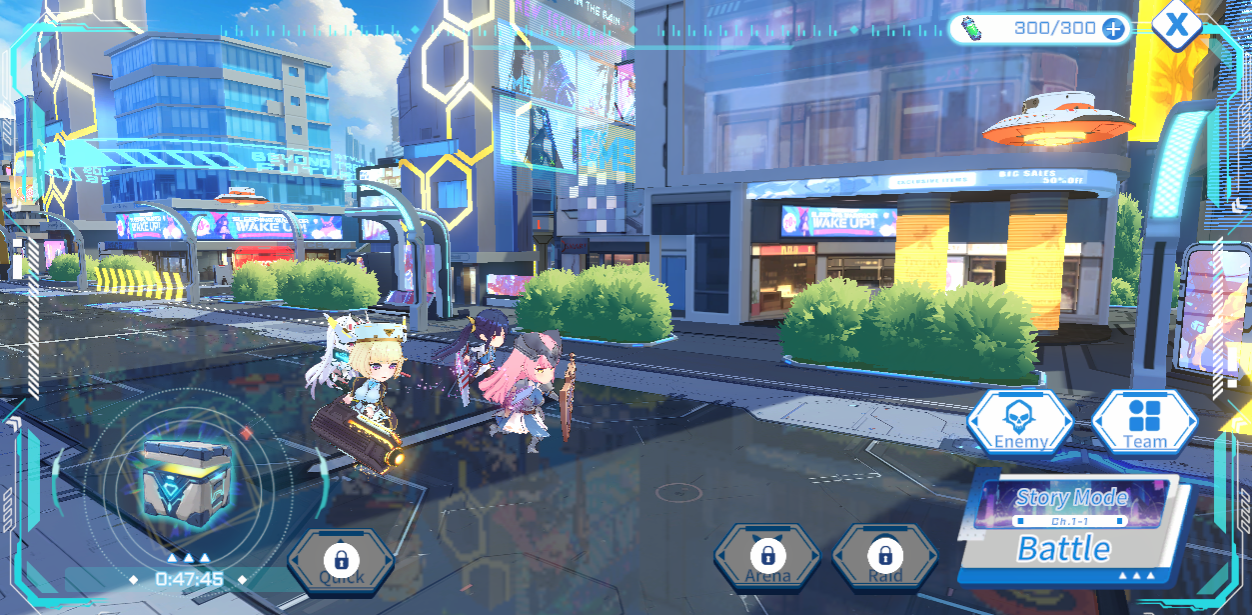Image resolution: width=1252 pixels, height=615 pixels.
Task: Open the Enemy info panel
Action: tap(1020, 421)
